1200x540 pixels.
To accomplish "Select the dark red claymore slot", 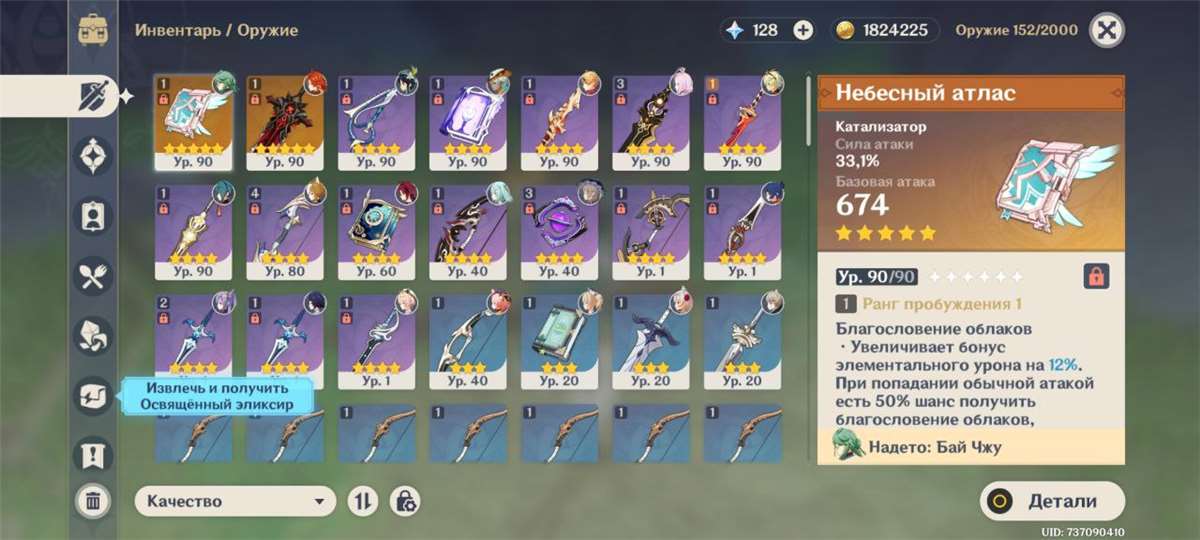I will pyautogui.click(x=285, y=122).
